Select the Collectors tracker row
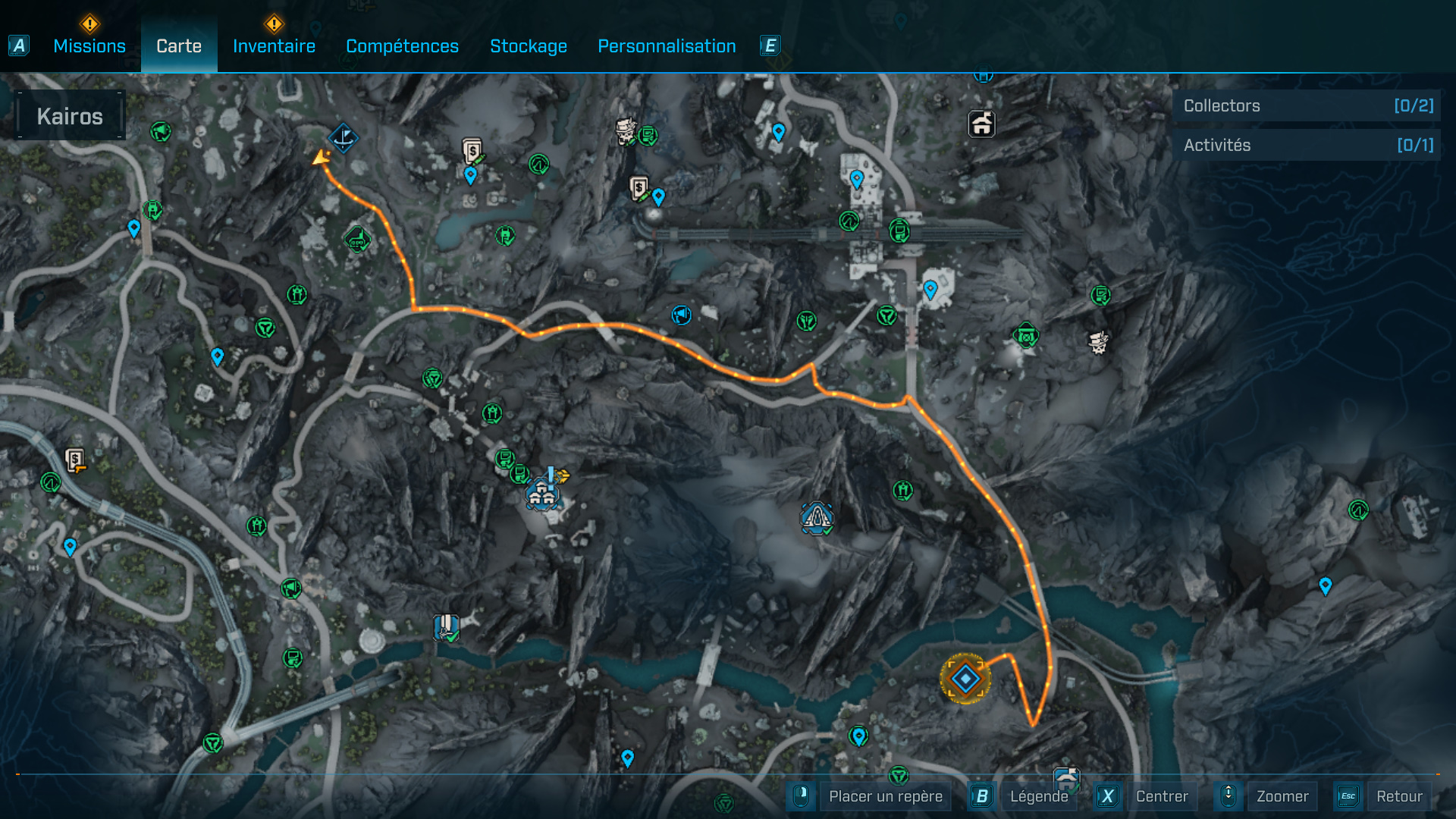 coord(1307,106)
